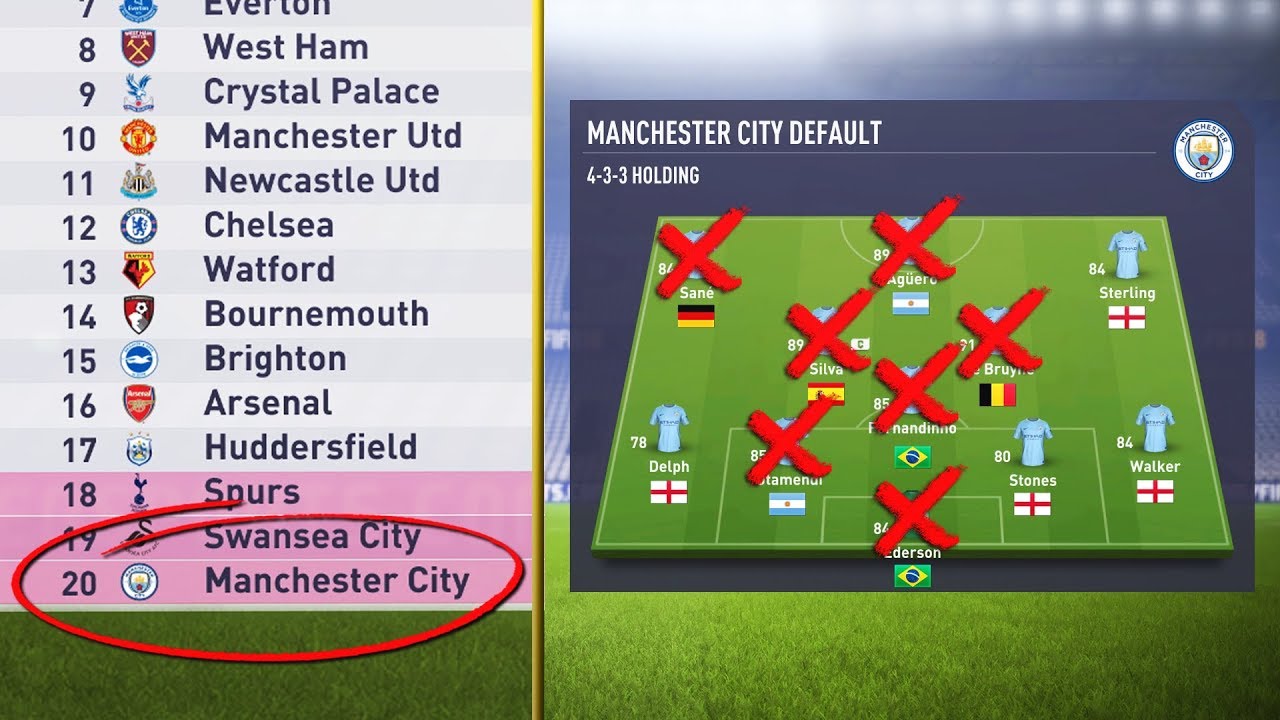Click the Spain flag under Silva
The height and width of the screenshot is (720, 1280).
826,393
